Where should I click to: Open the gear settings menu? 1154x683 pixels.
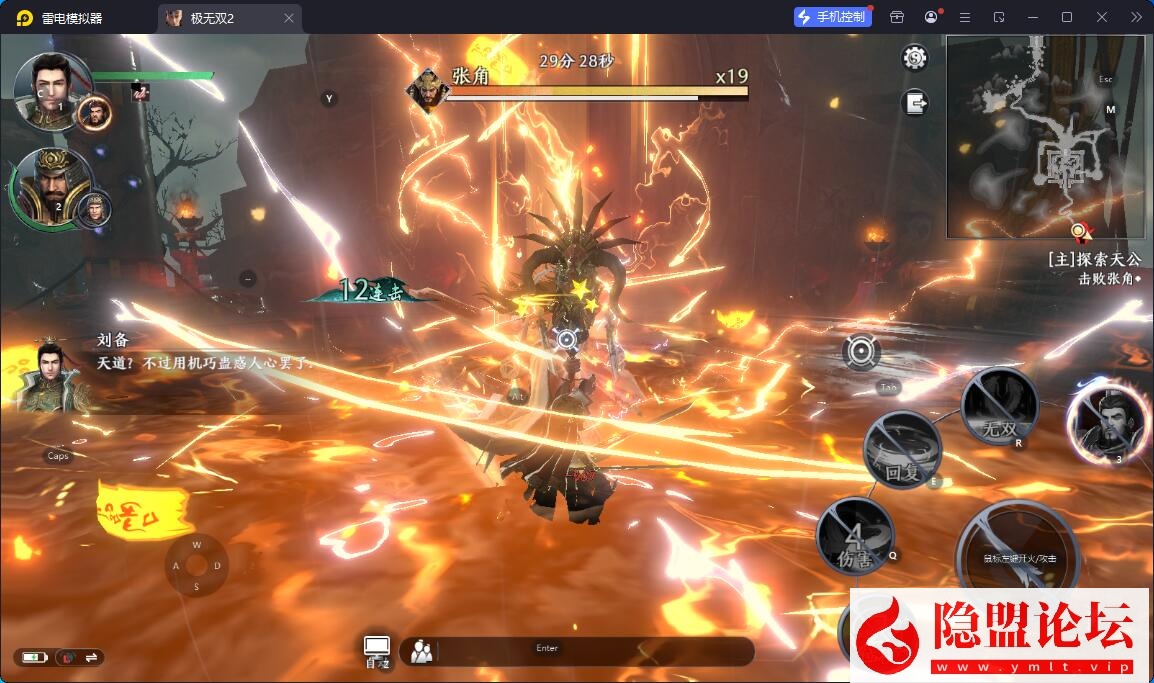[x=914, y=58]
